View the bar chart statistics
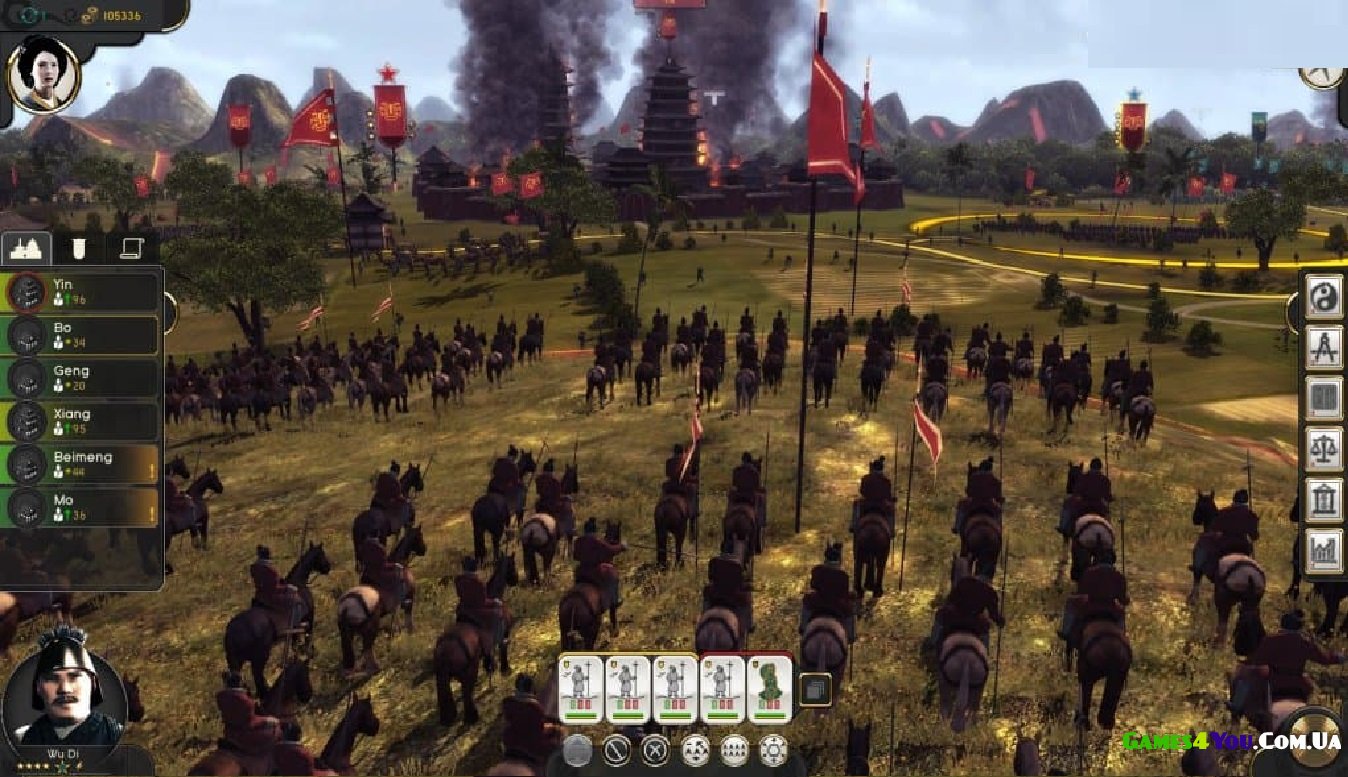1348x777 pixels. (1324, 552)
